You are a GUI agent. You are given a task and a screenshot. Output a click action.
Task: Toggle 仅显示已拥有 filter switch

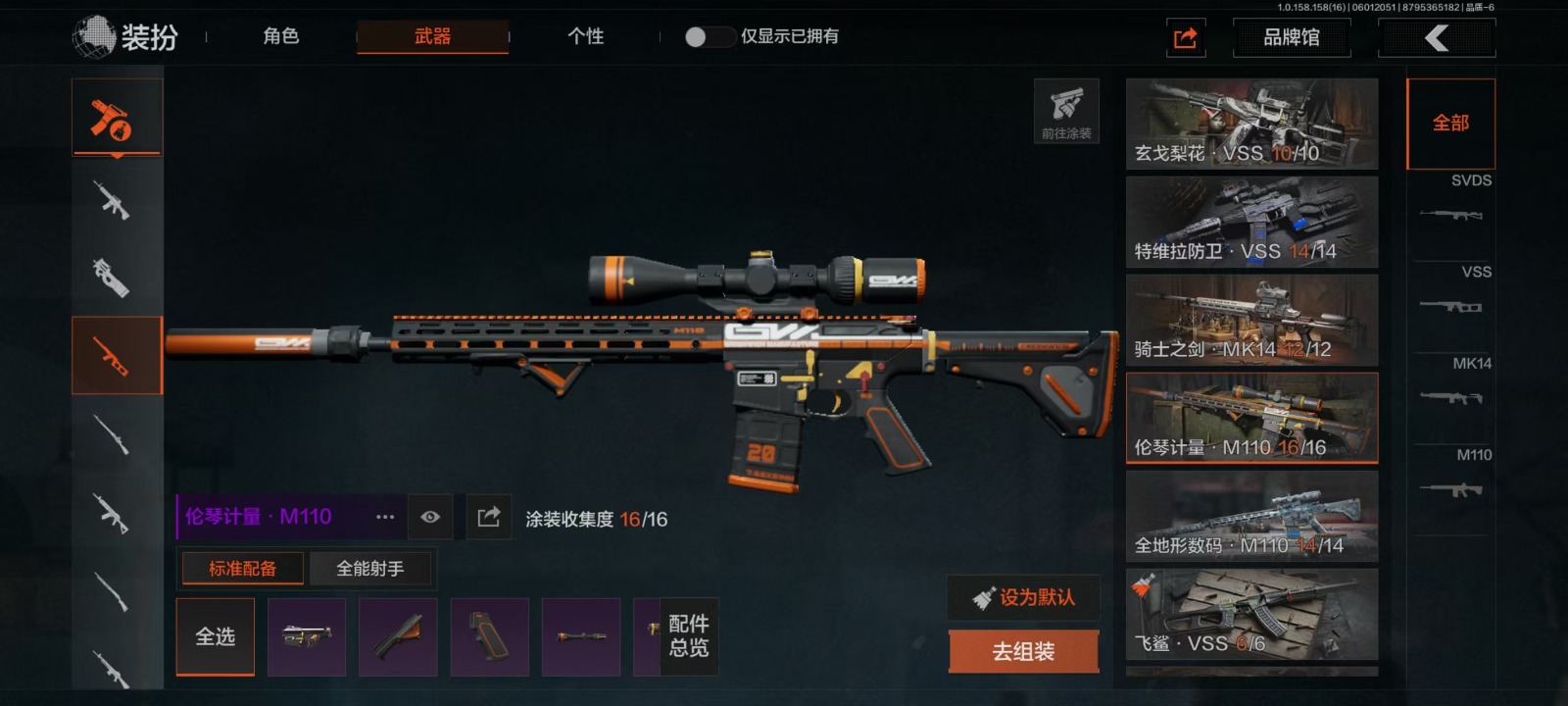710,37
